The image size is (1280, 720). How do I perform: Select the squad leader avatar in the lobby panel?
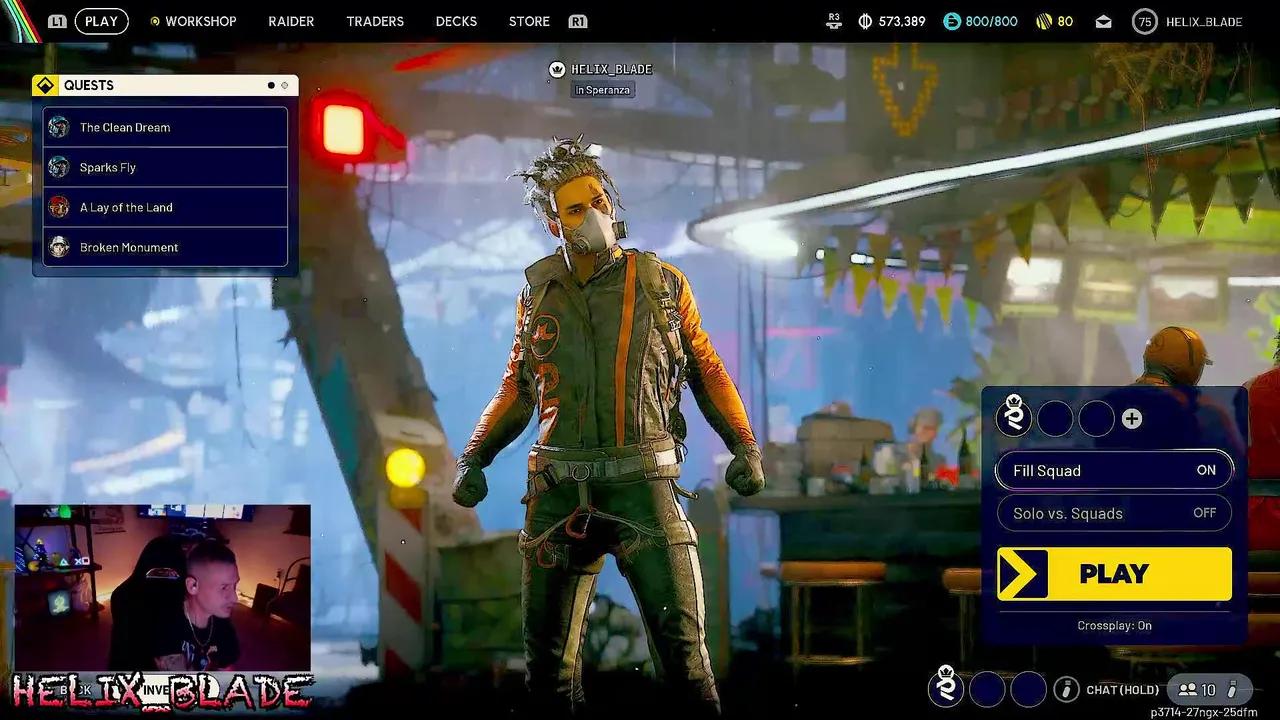1014,418
